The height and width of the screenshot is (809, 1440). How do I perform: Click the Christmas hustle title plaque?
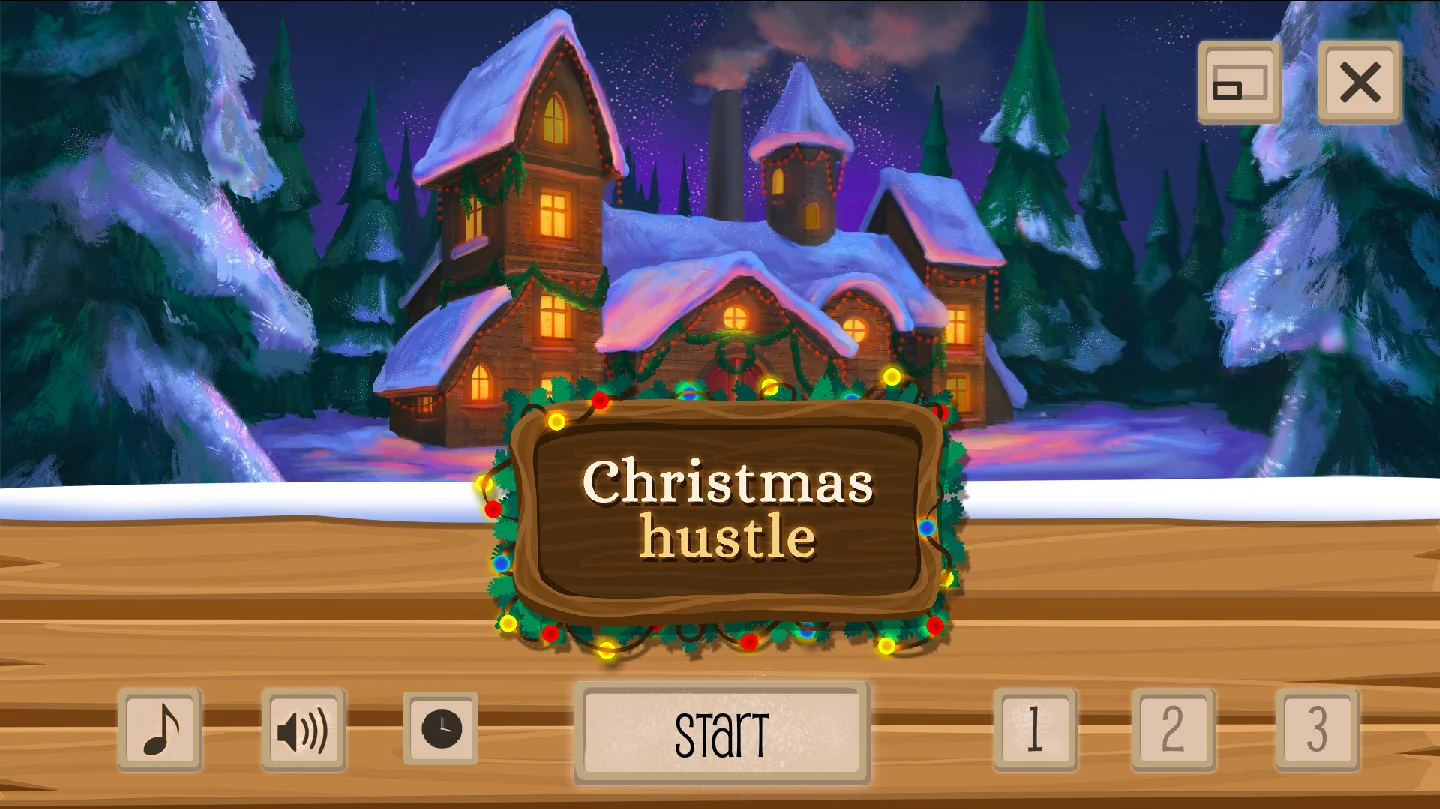click(728, 510)
